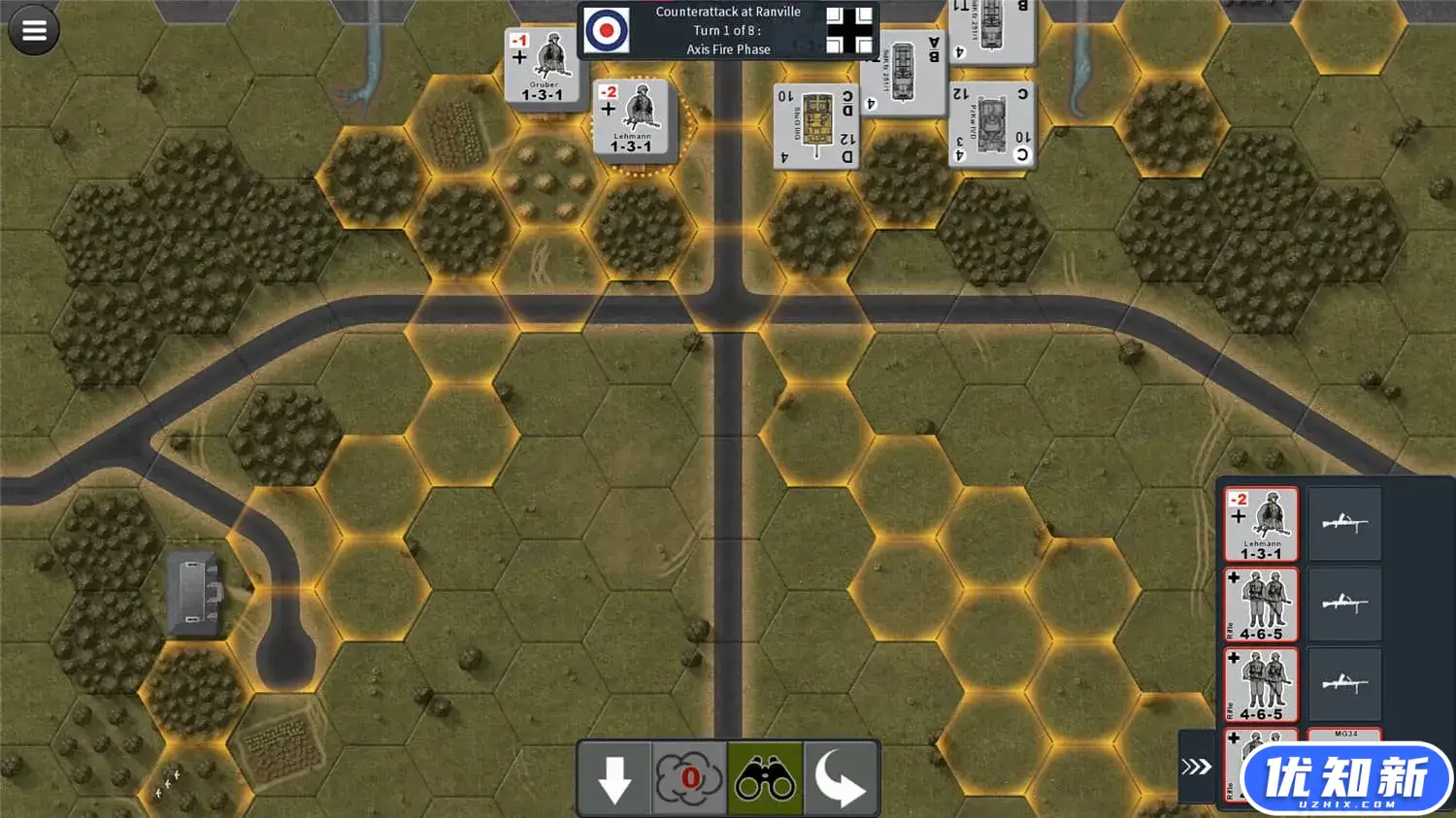This screenshot has width=1456, height=818.
Task: Select the Lehmann 1-3-1 counter on the map
Action: click(x=632, y=117)
